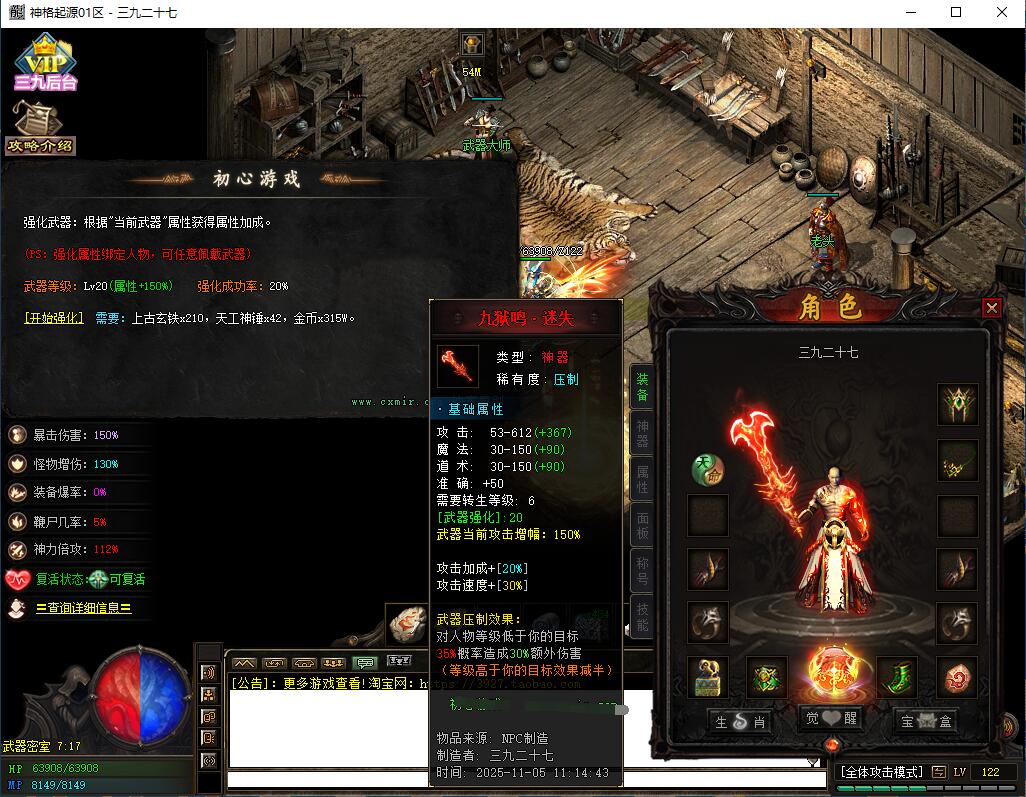The height and width of the screenshot is (797, 1026).
Task: Maximize the game window
Action: click(955, 13)
